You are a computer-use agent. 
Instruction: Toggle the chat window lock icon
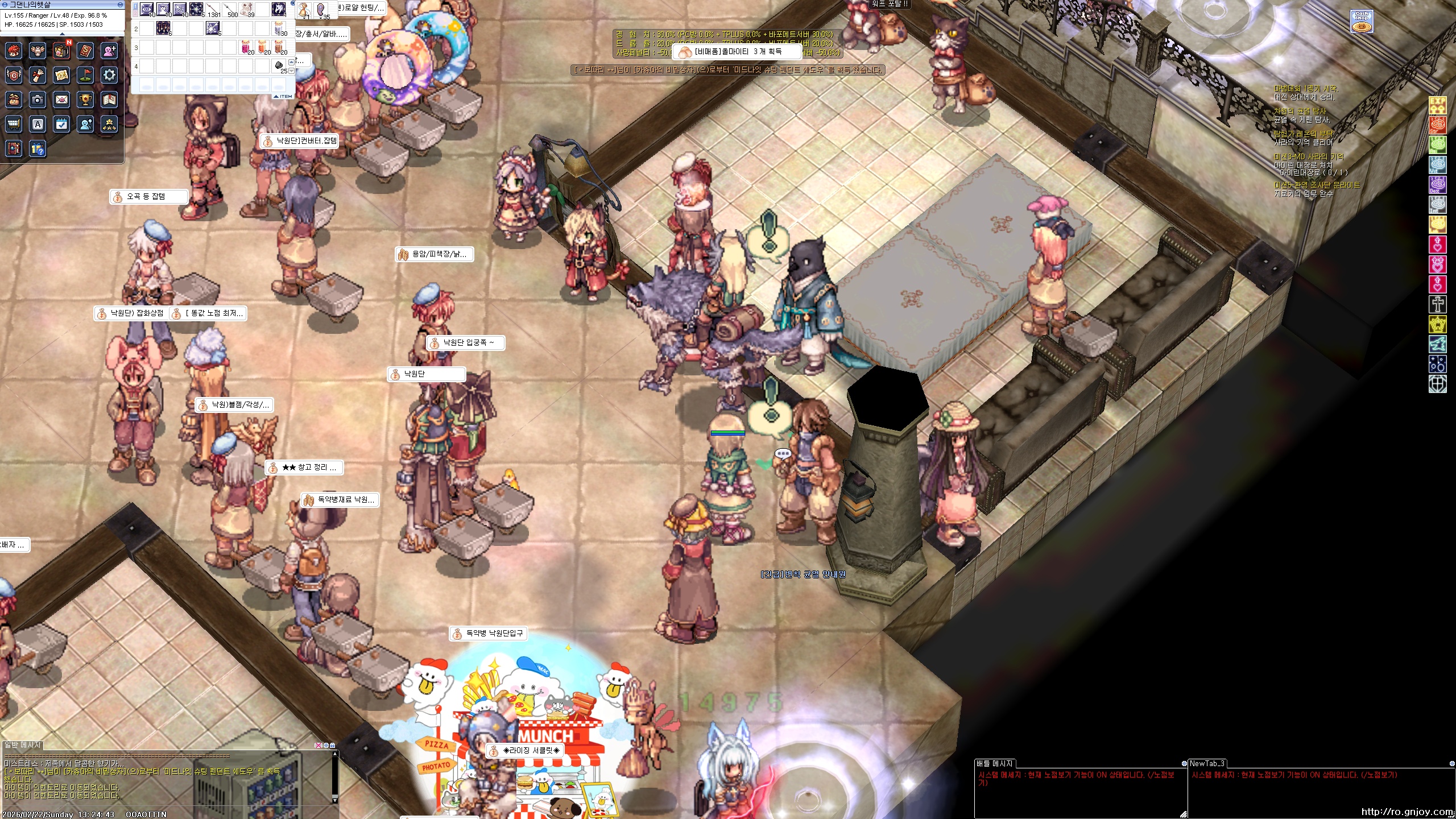point(332,745)
